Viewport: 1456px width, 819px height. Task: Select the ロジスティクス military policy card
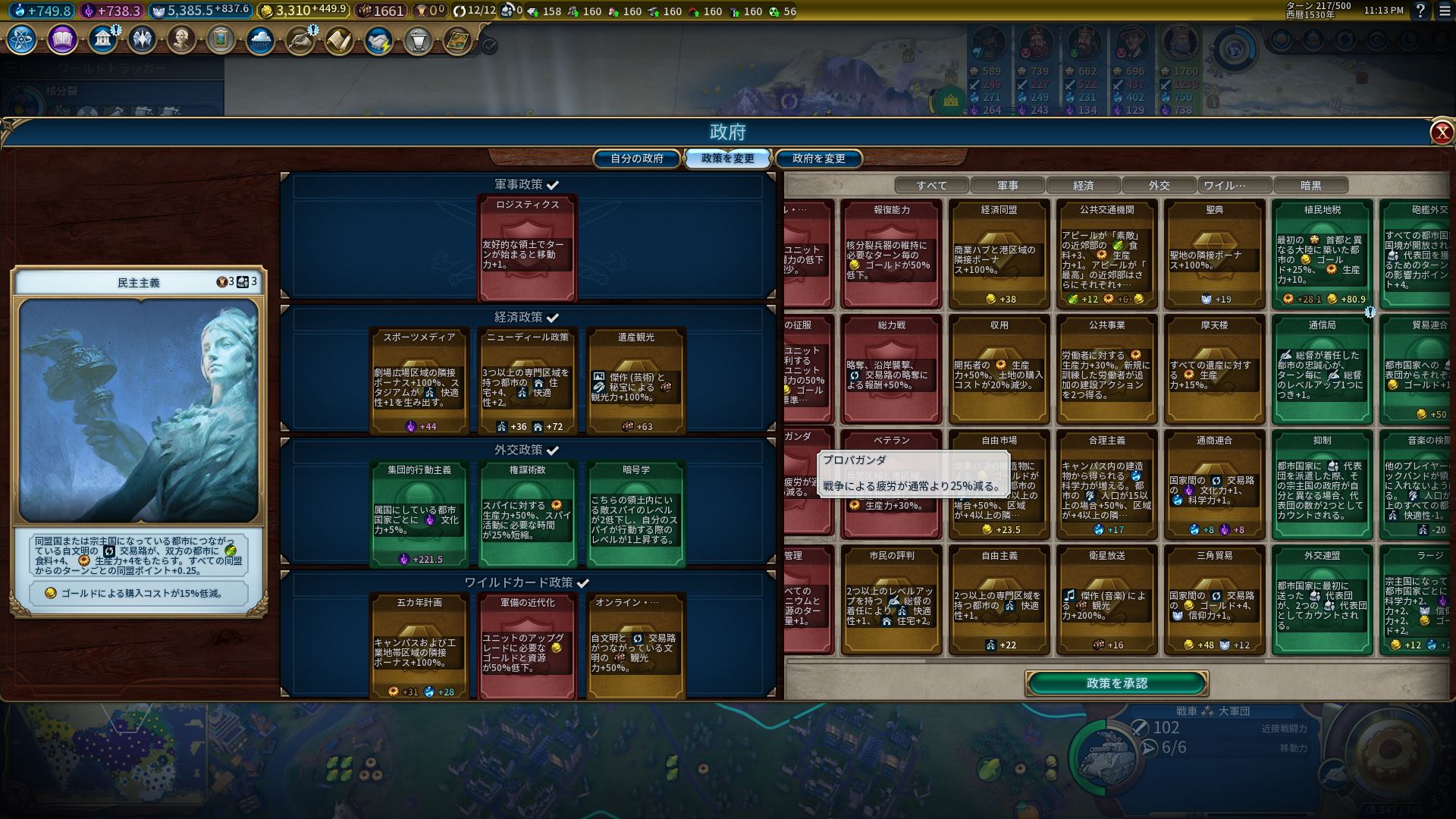(x=527, y=246)
